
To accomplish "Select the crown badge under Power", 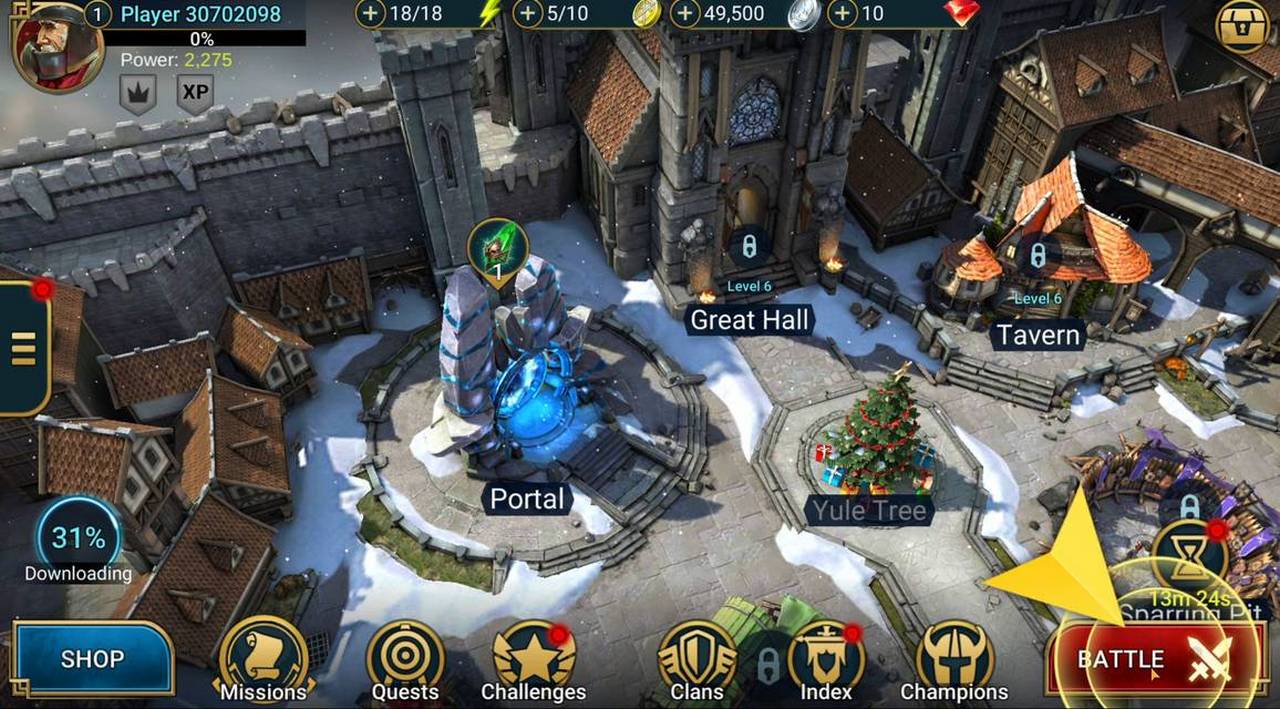I will pyautogui.click(x=138, y=94).
